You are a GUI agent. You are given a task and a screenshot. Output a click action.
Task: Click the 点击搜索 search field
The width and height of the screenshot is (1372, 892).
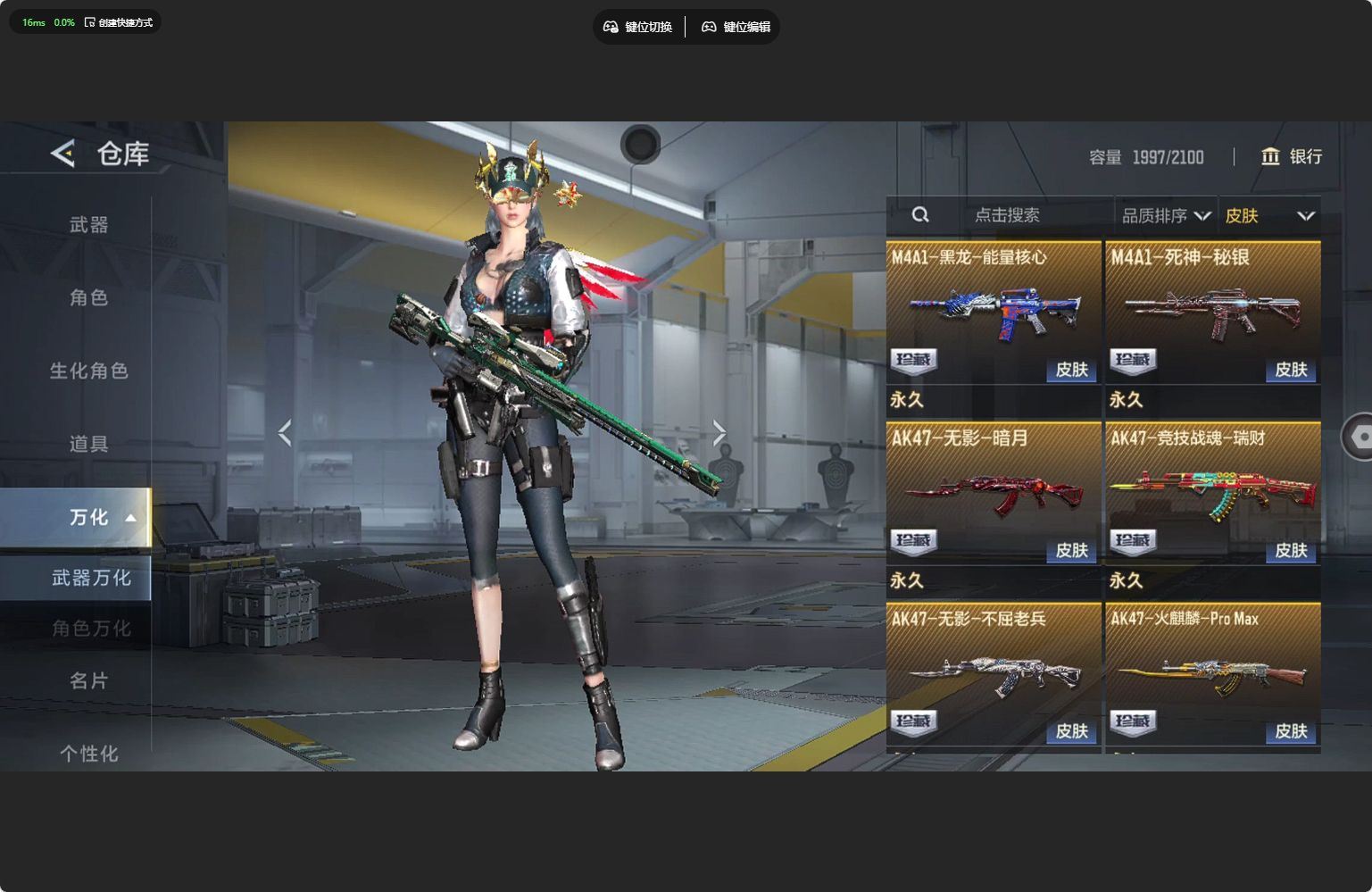pos(1006,215)
